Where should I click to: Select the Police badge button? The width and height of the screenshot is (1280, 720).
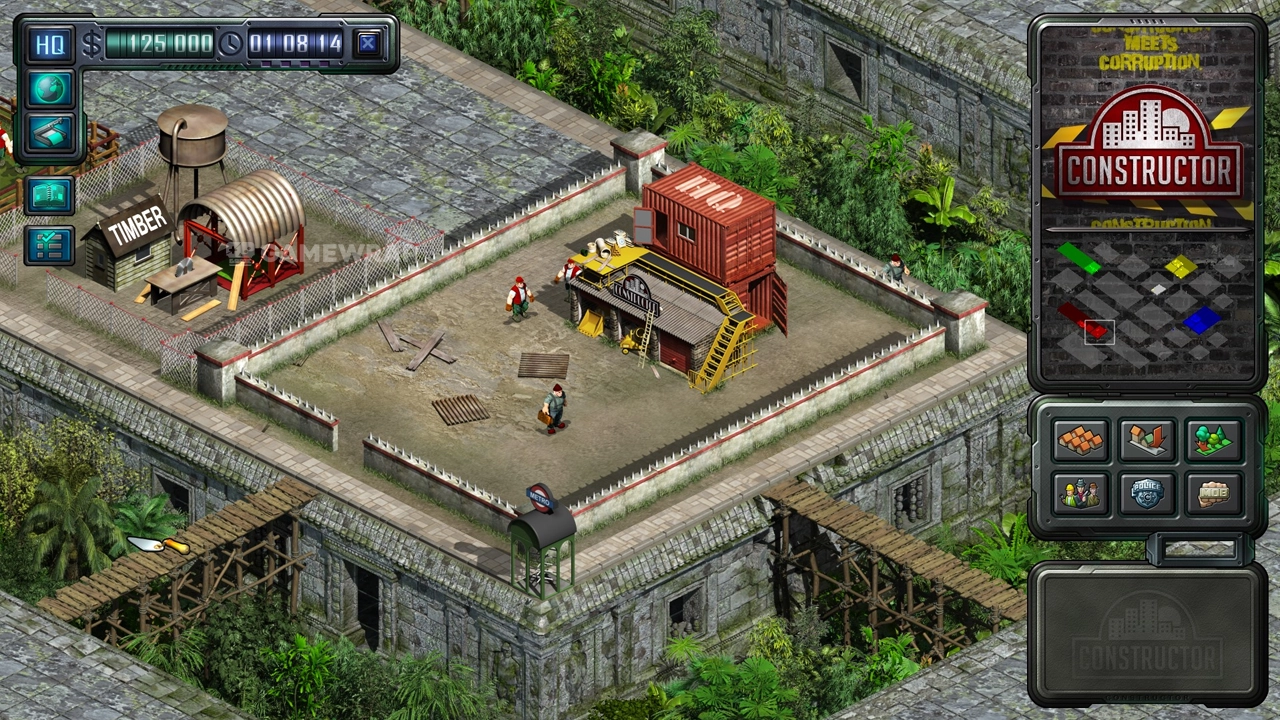[1147, 494]
